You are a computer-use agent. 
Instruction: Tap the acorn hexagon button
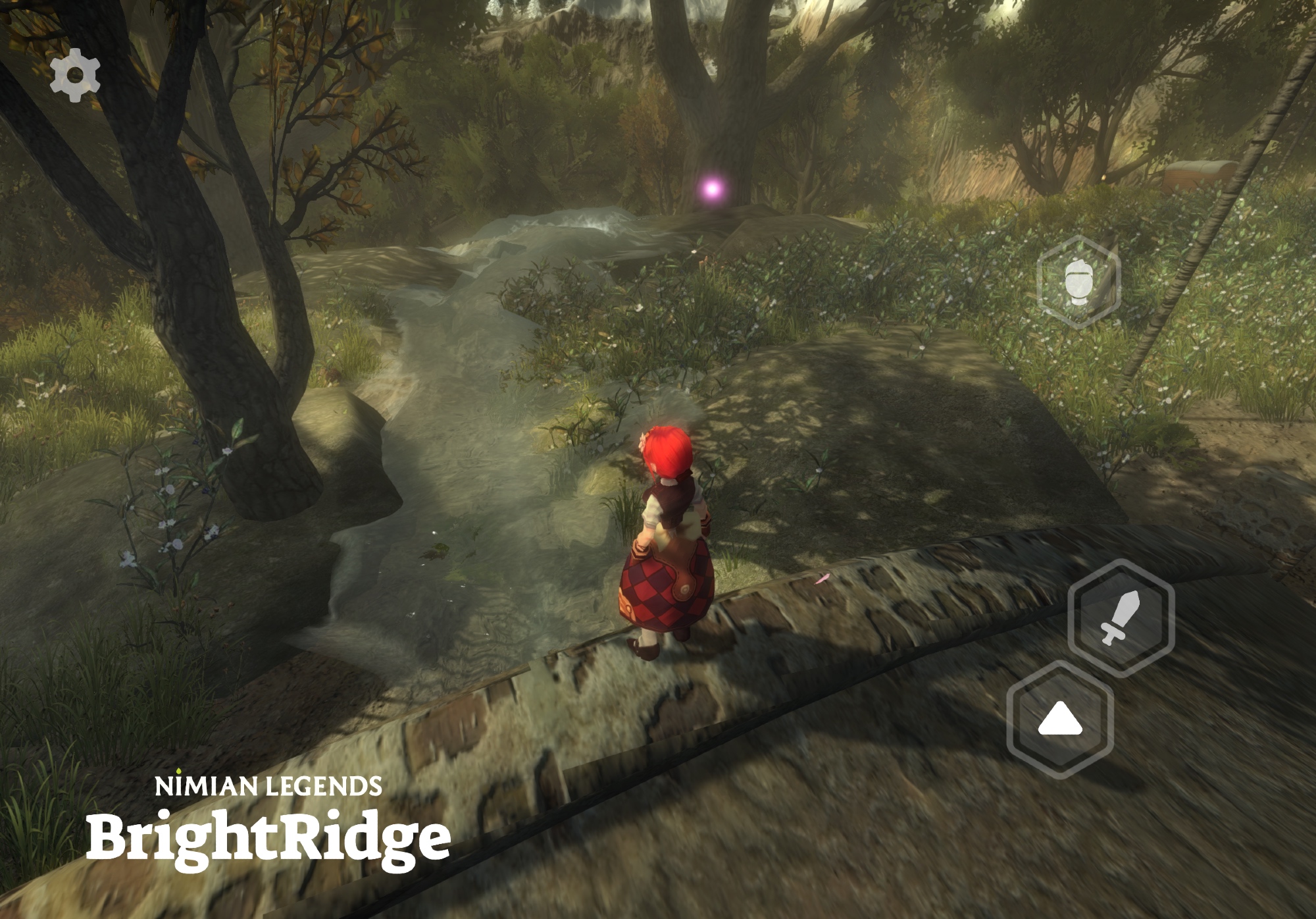click(x=1078, y=282)
